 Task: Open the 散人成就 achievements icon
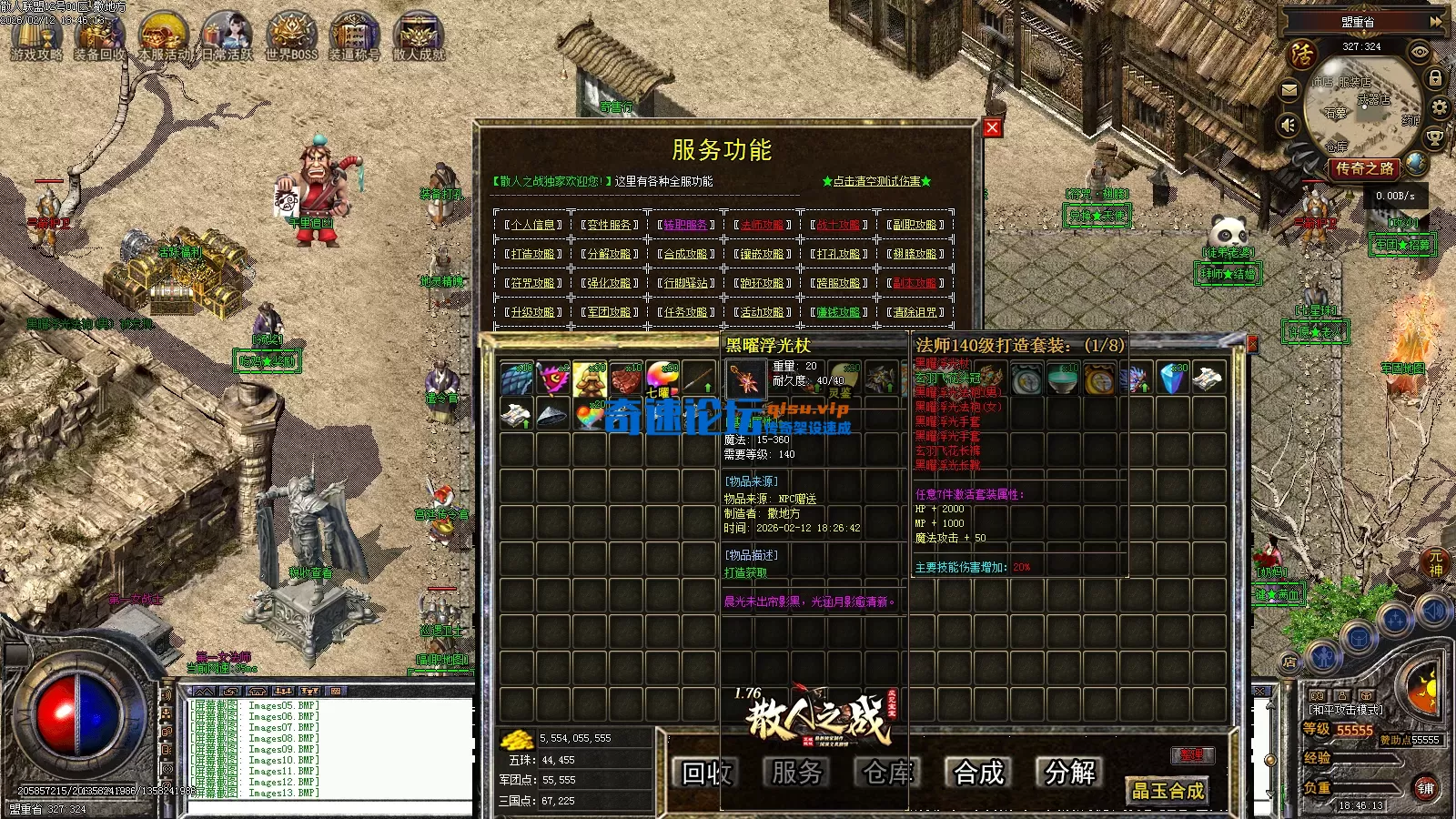point(419,36)
